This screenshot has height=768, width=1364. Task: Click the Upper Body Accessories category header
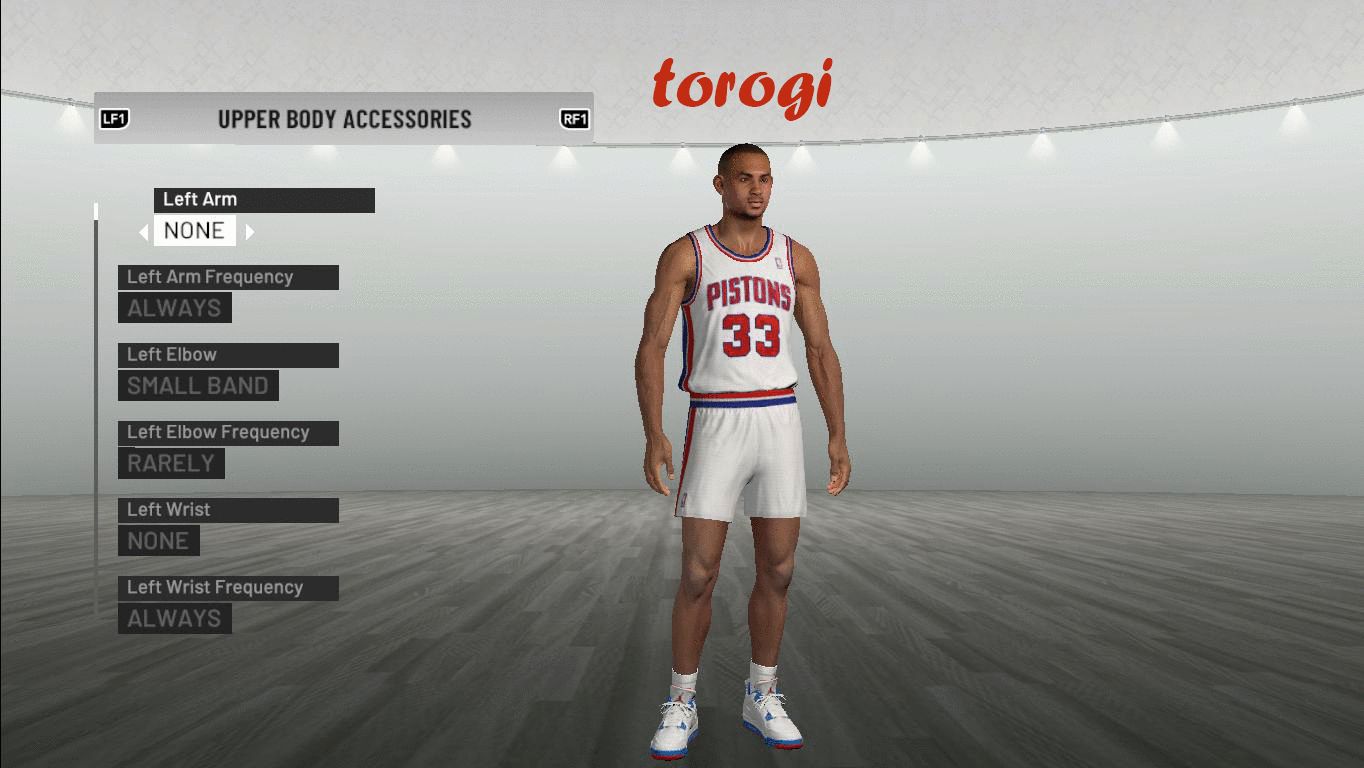tap(344, 119)
